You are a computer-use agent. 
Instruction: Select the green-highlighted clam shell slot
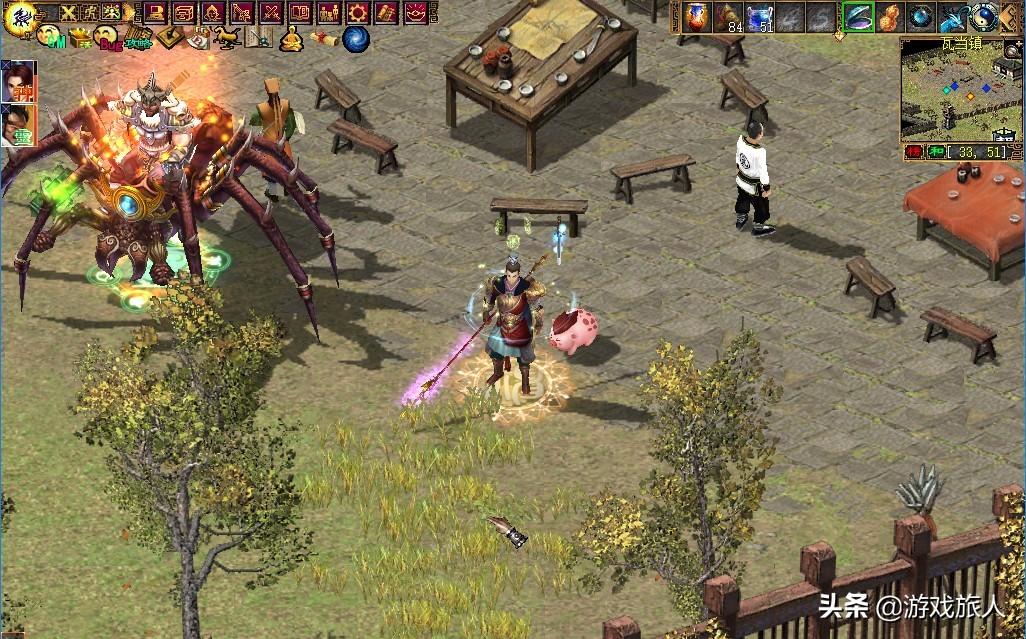(857, 17)
